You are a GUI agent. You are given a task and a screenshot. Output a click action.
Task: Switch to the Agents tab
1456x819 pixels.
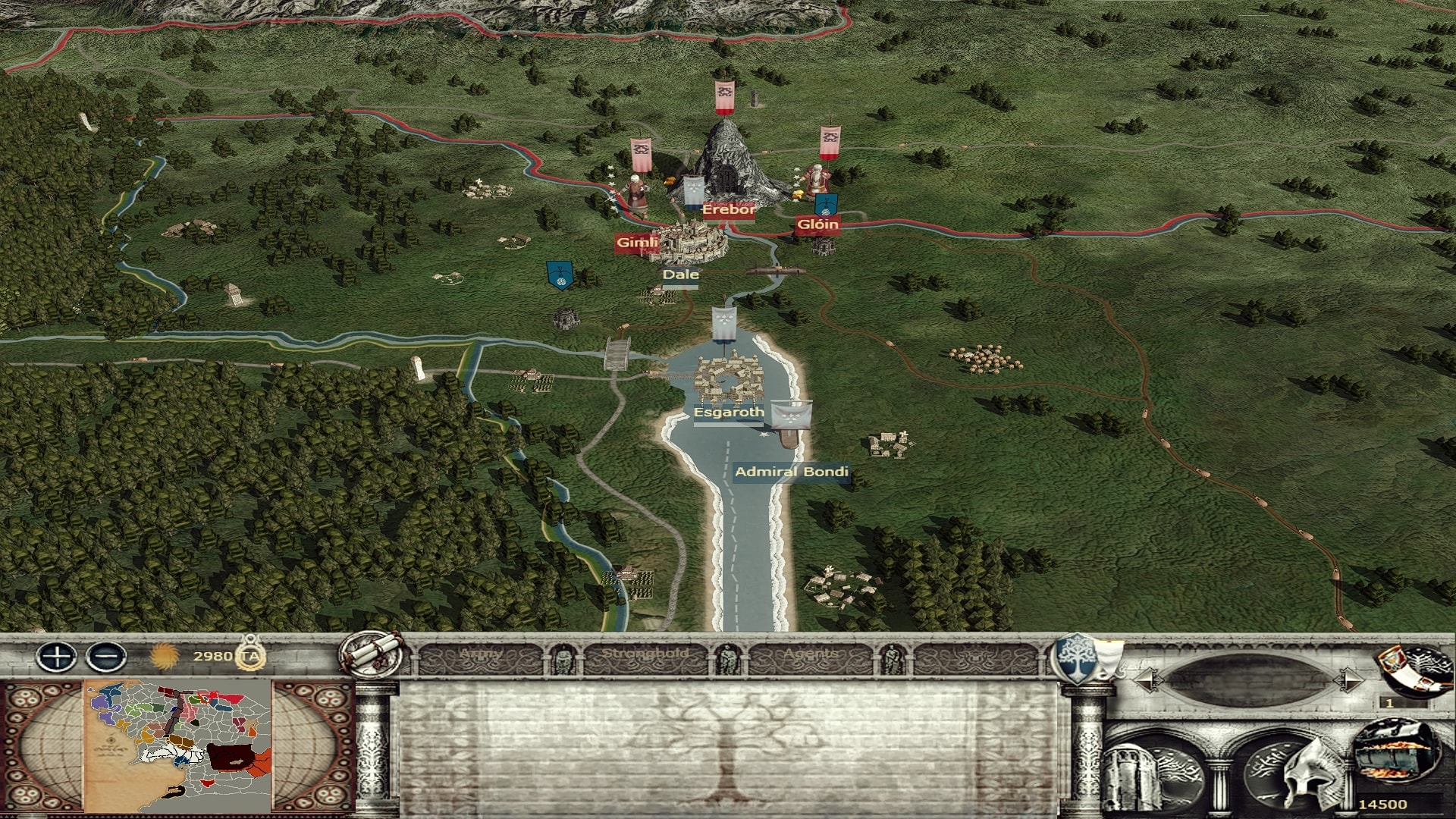point(811,654)
